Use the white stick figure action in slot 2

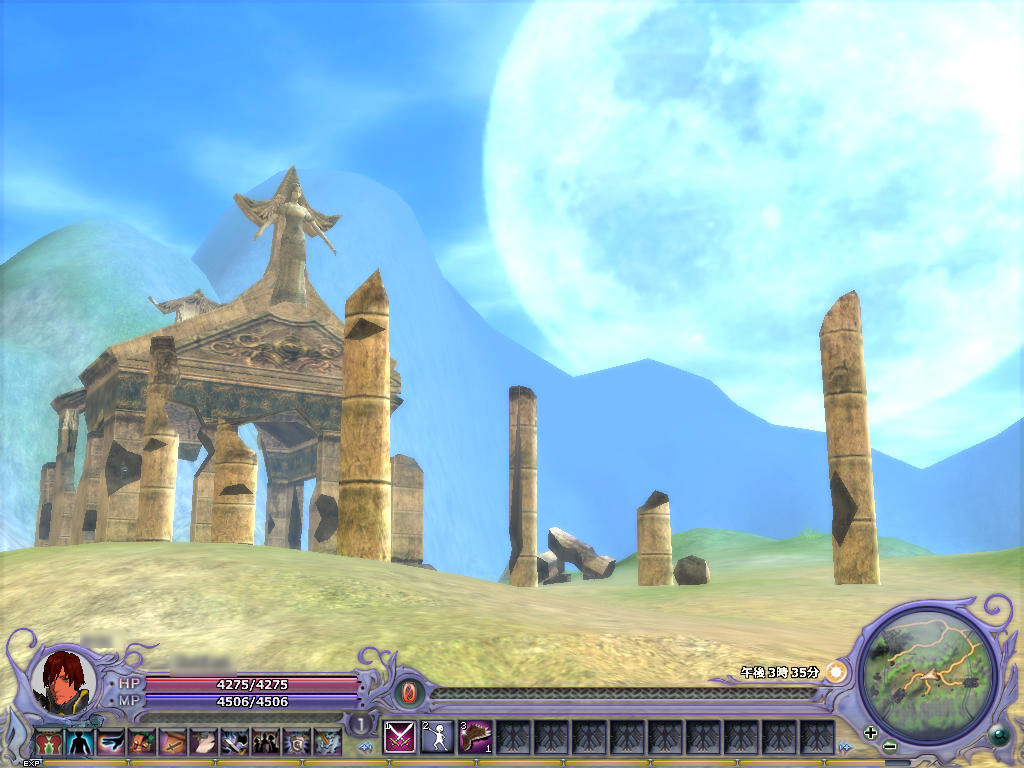pyautogui.click(x=437, y=737)
